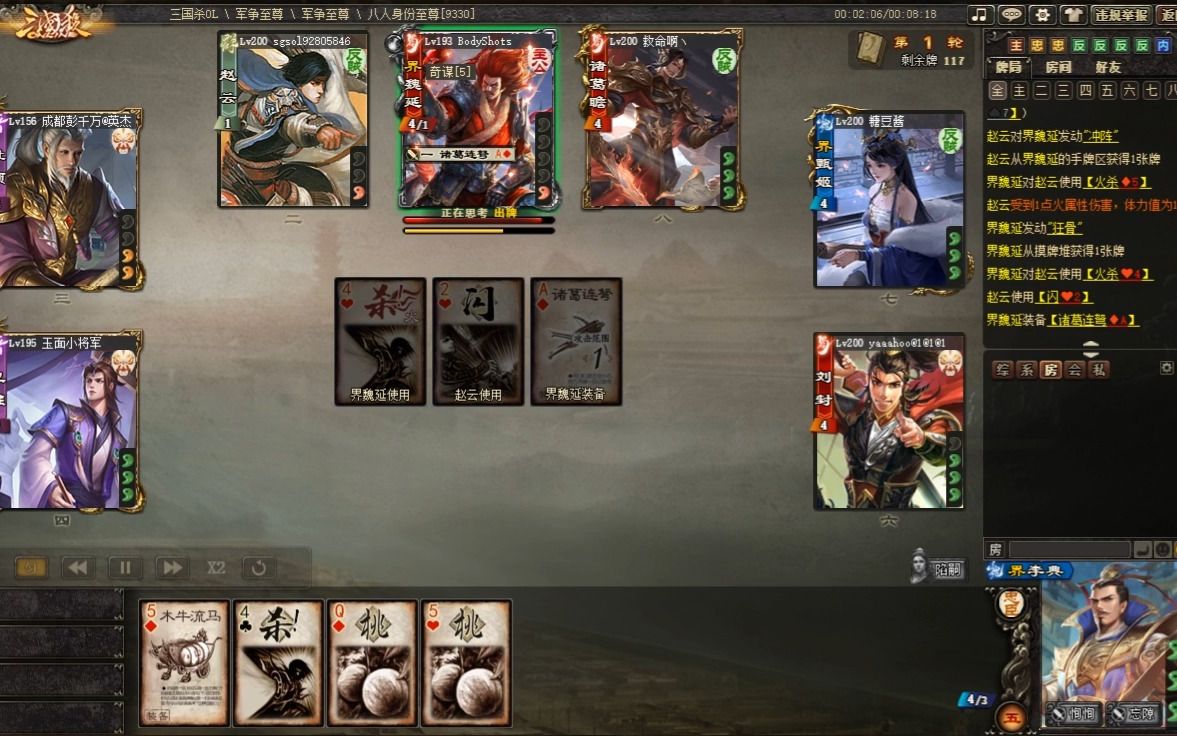This screenshot has width=1177, height=736.
Task: Switch to the 好友 friends tab
Action: [x=1108, y=67]
